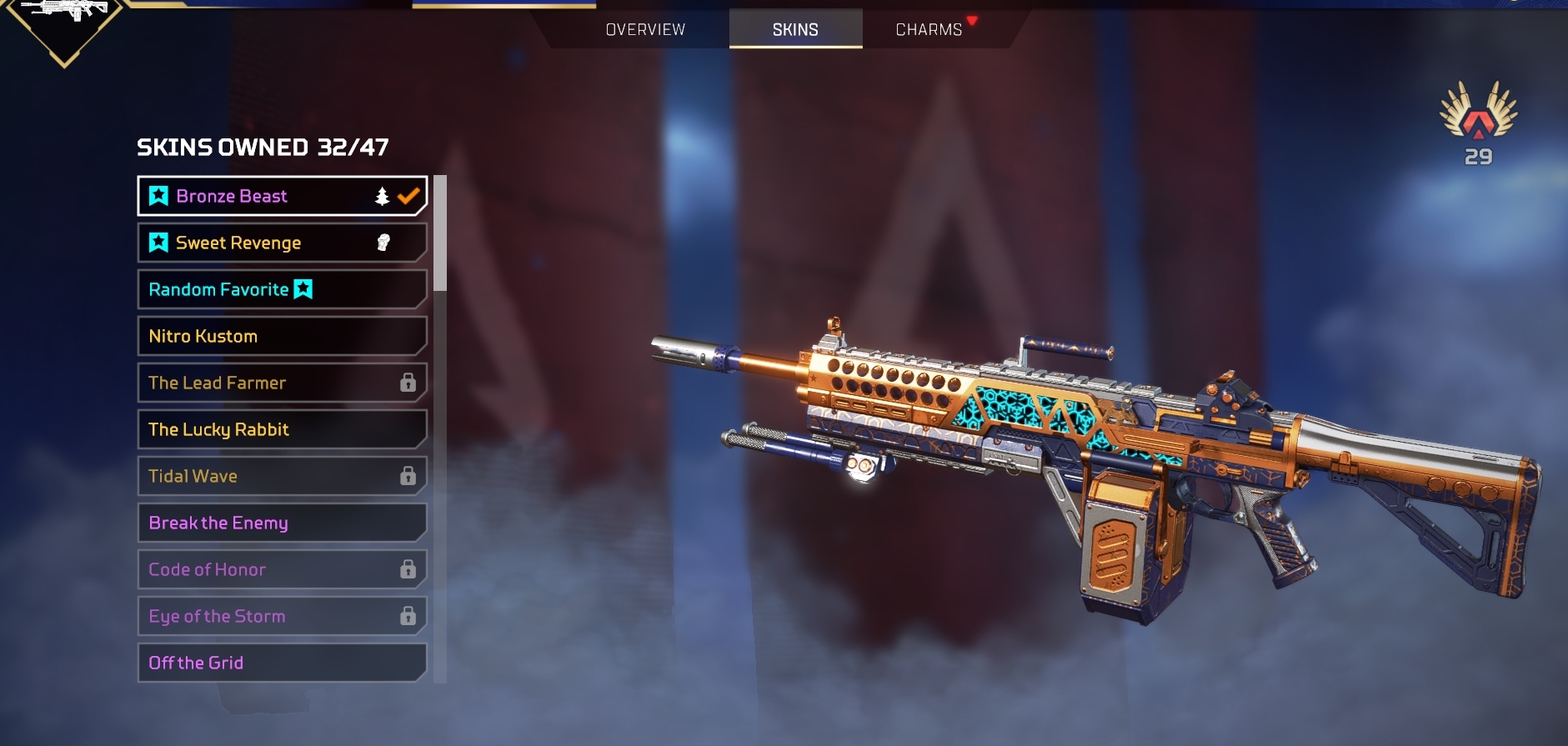Preview the locked Tidal Wave skin
The height and width of the screenshot is (746, 1568).
click(x=282, y=476)
